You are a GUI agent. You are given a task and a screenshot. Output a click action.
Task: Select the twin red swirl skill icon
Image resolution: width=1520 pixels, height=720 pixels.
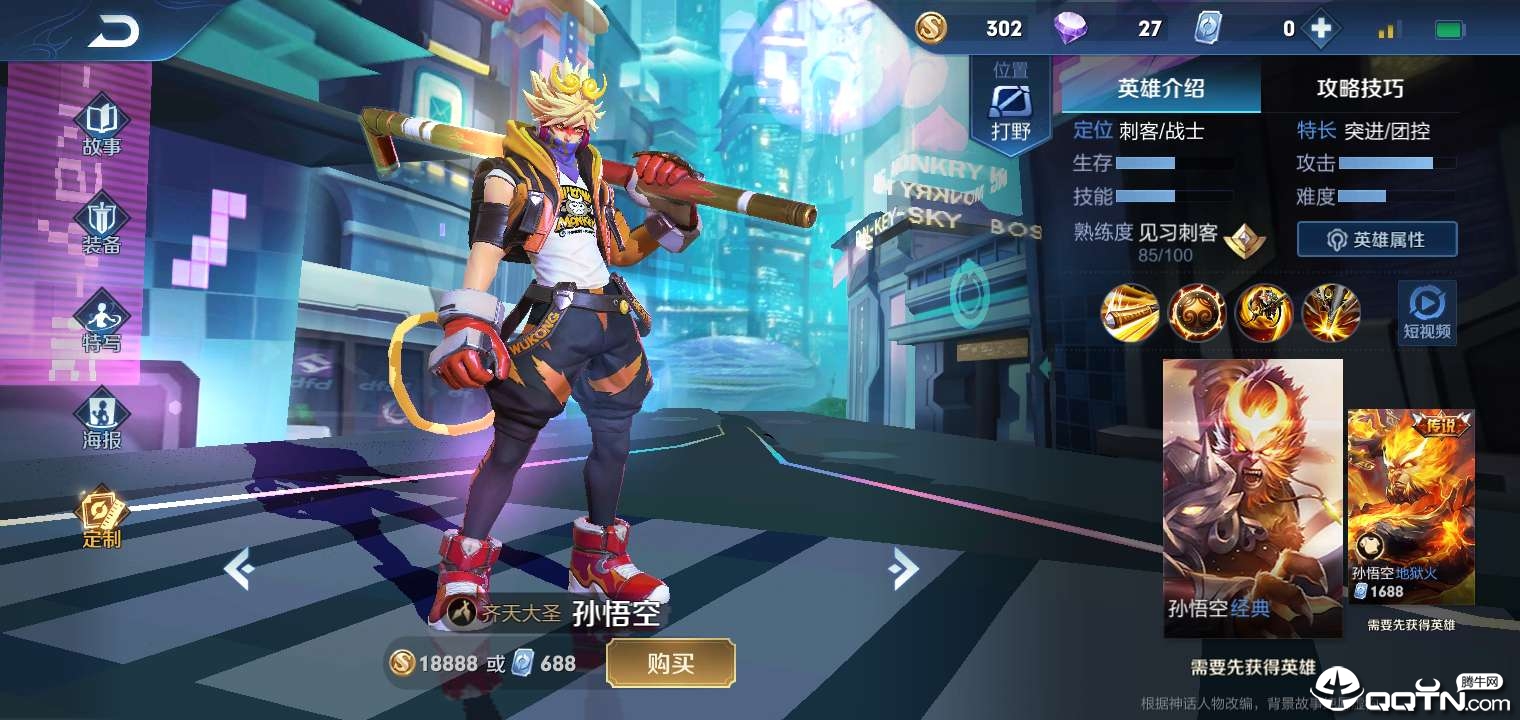[1197, 313]
